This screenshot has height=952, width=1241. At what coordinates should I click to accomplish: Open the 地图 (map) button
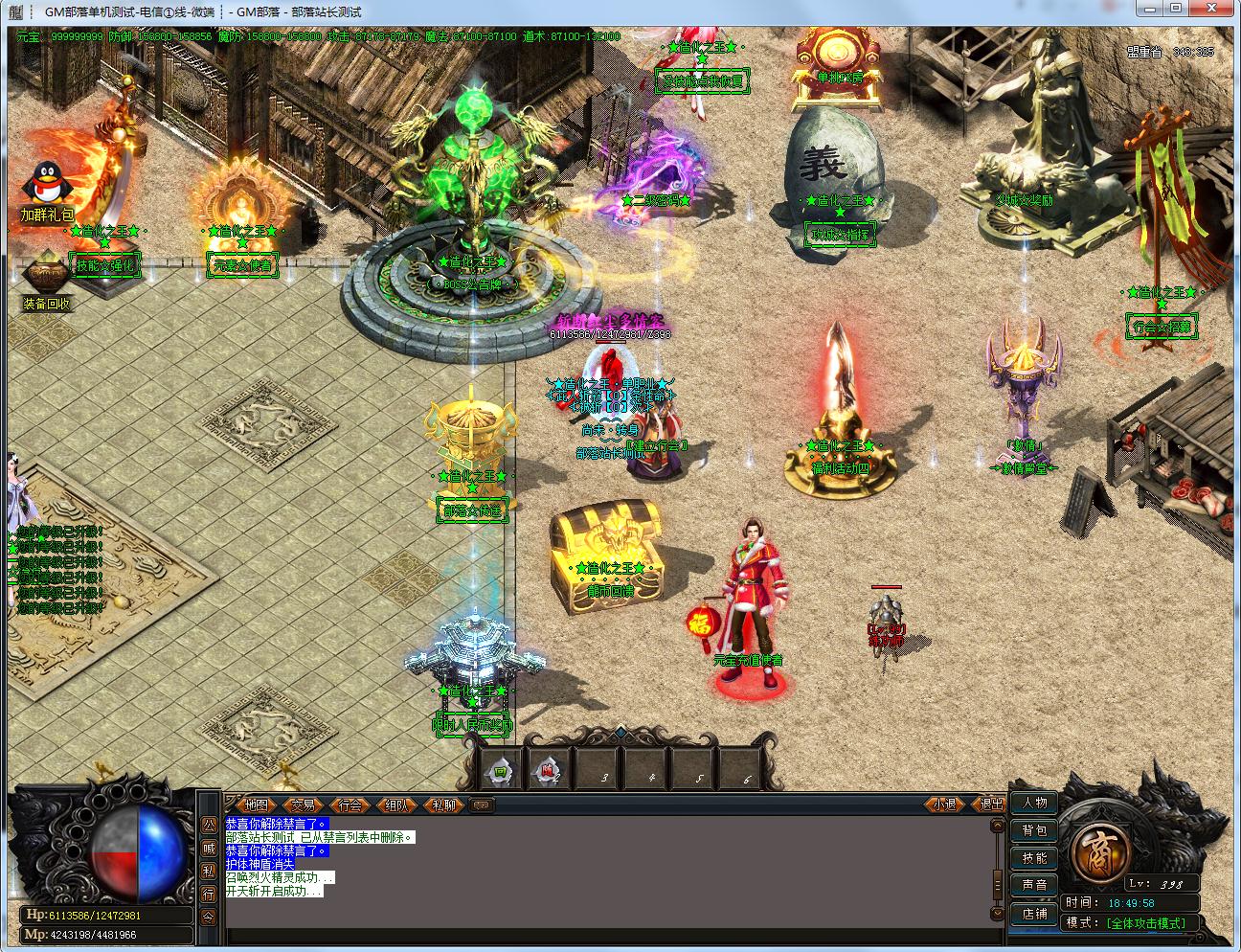(x=256, y=805)
